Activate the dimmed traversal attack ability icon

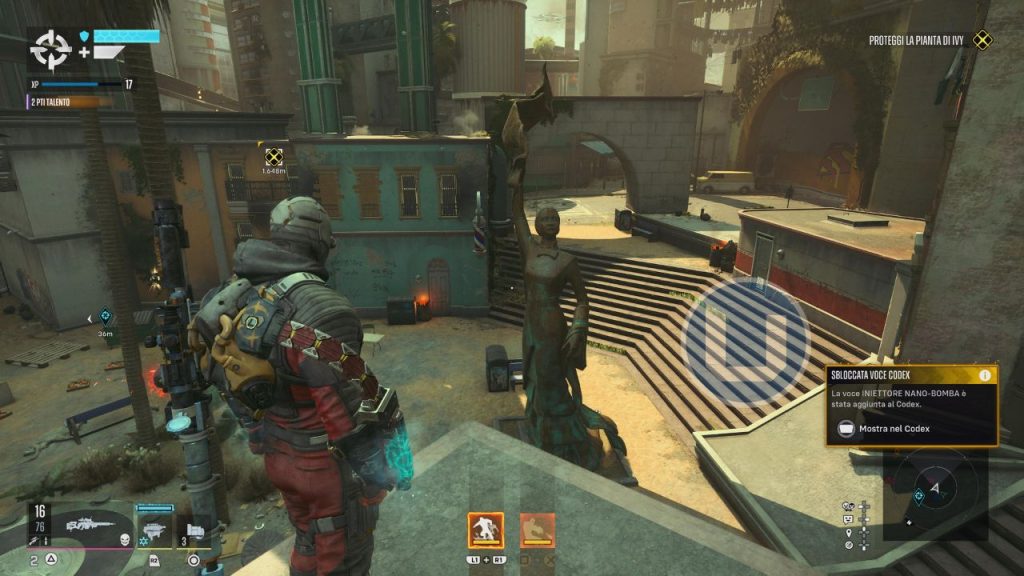(x=537, y=530)
